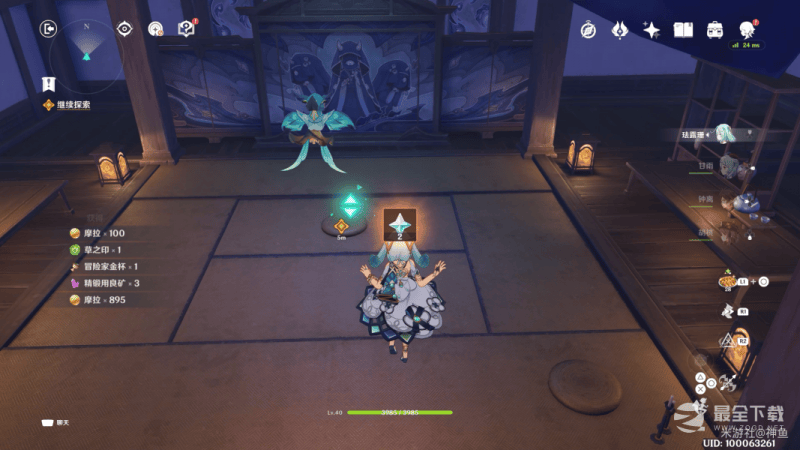Open the Paimon menu head icon
Image resolution: width=800 pixels, height=450 pixels.
[x=746, y=29]
